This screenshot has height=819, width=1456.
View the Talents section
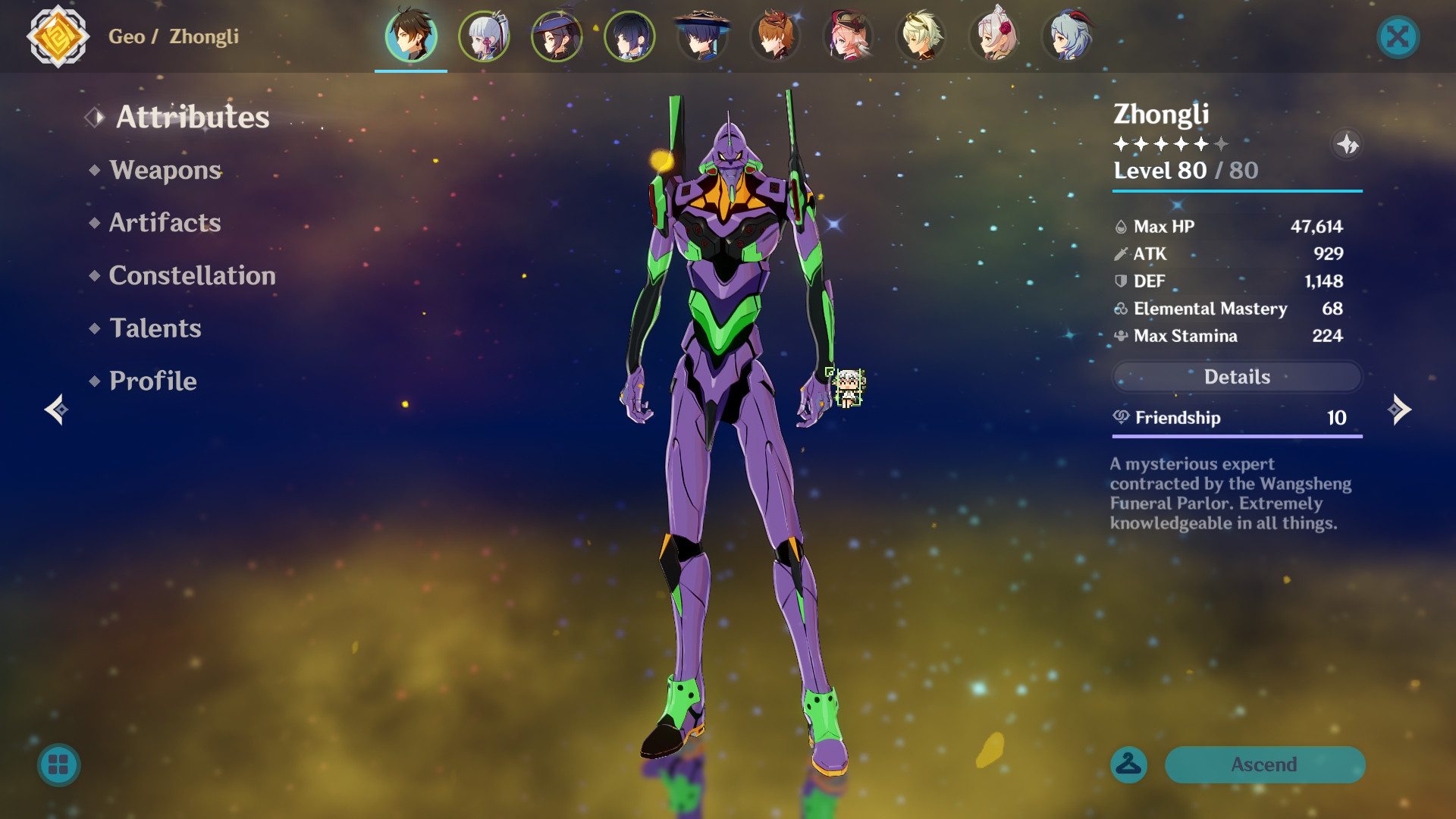point(155,328)
